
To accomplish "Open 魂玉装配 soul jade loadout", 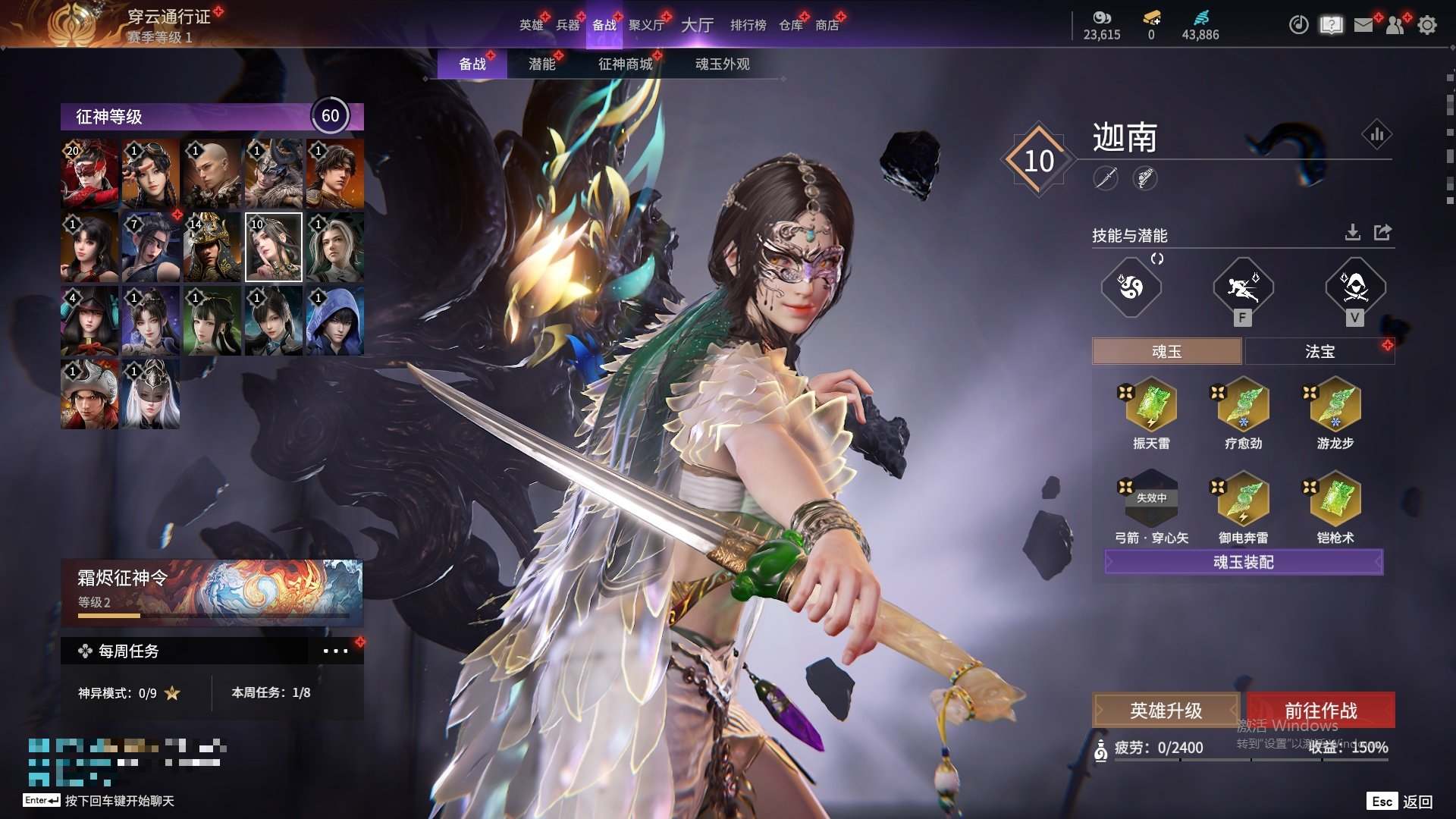I will click(1244, 562).
